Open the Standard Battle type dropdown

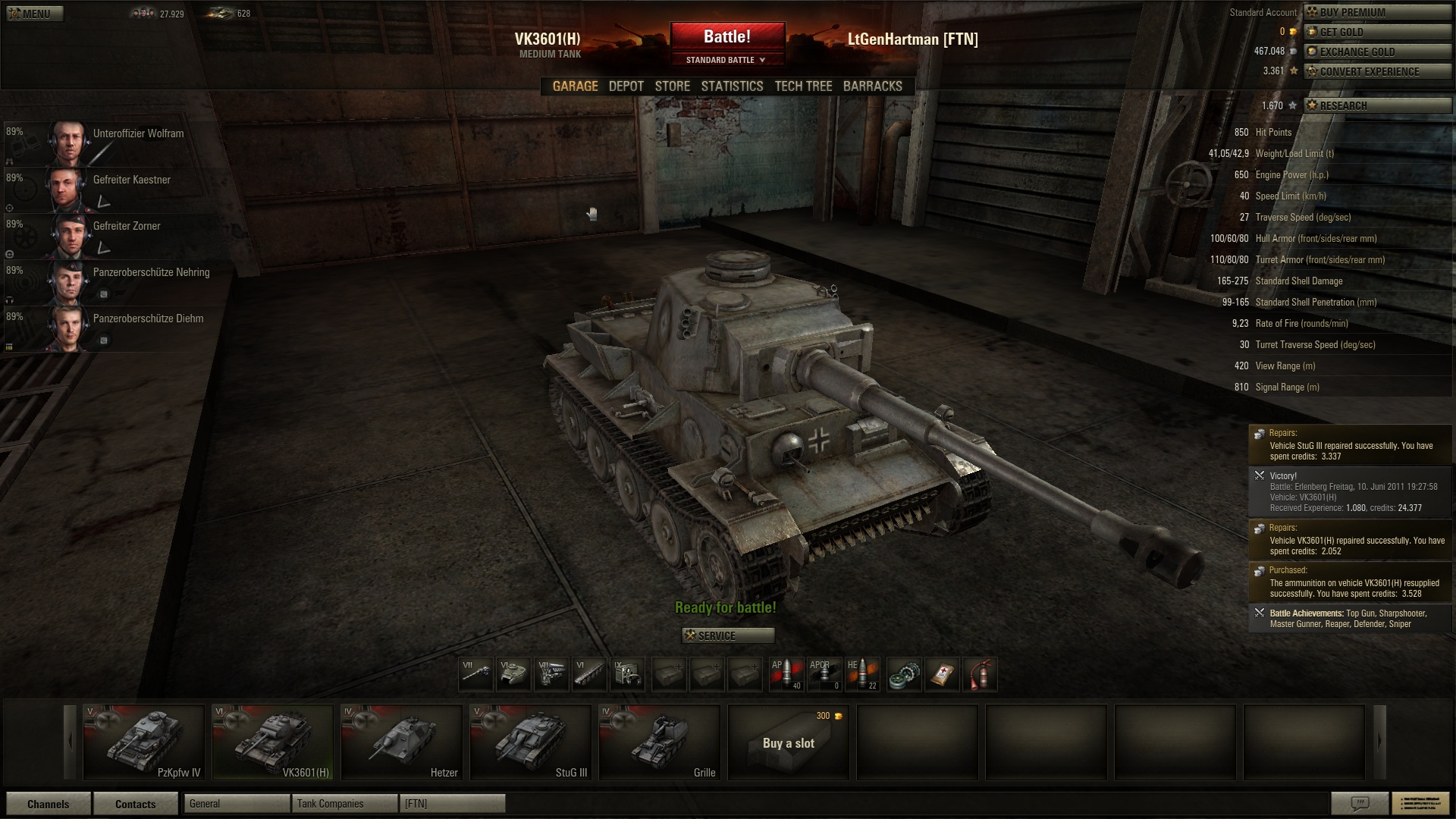click(726, 60)
